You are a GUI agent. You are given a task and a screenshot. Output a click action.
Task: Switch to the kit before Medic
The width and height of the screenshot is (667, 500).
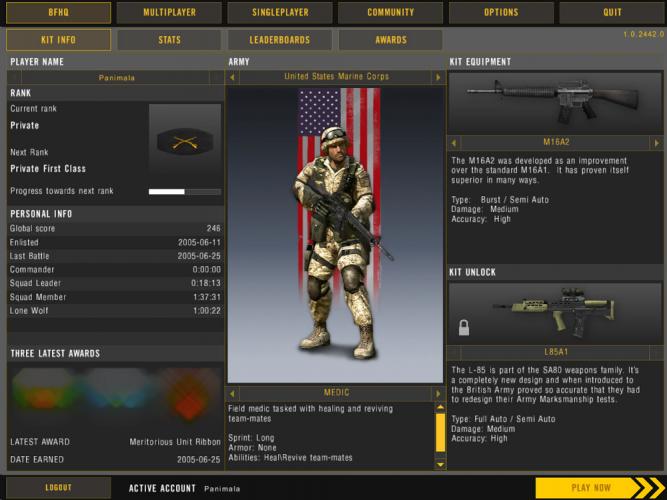click(x=234, y=393)
